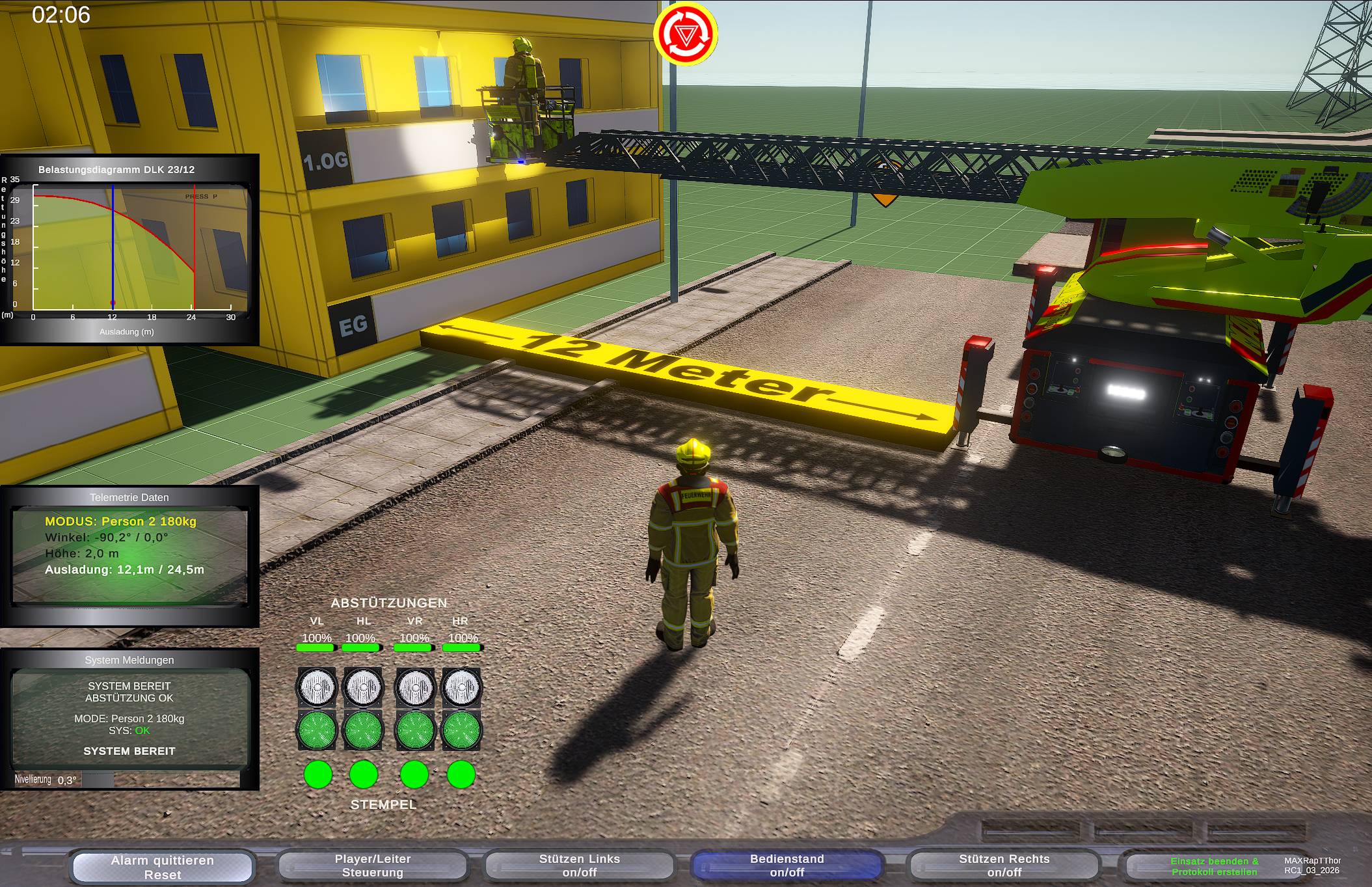Viewport: 1372px width, 887px height.
Task: Click the emergency stop sign icon above the ladder
Action: tap(687, 34)
